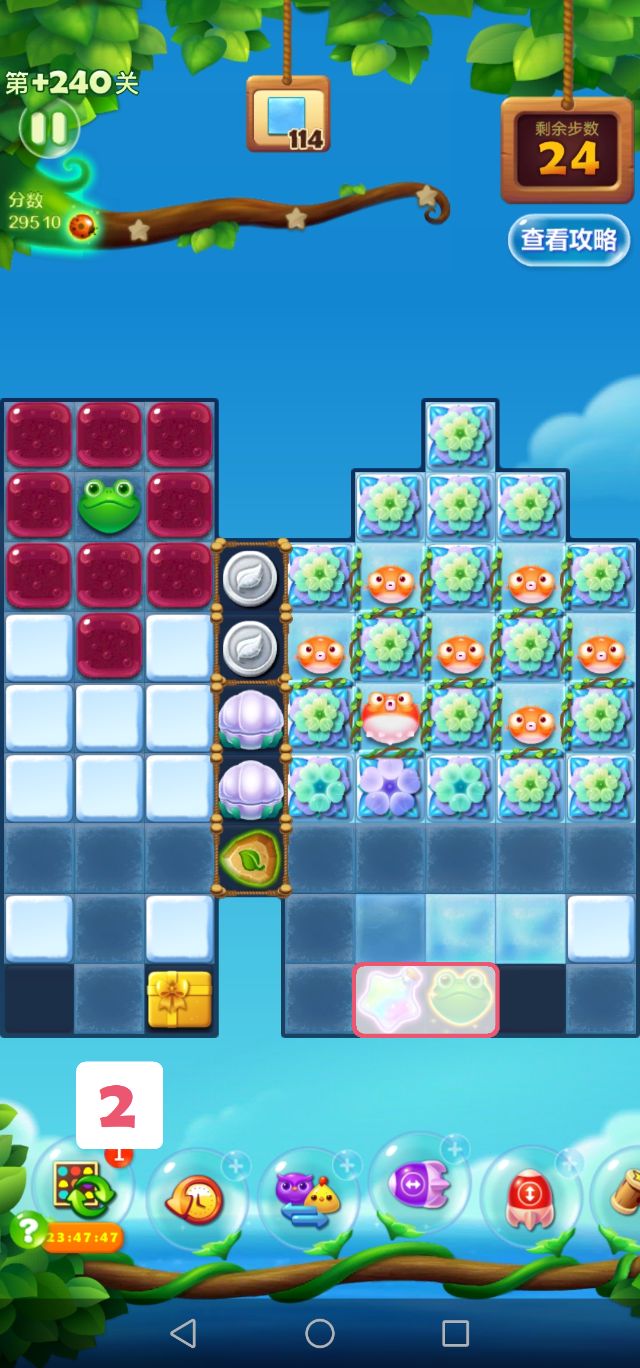Select the yellow gift box tile
Viewport: 640px width, 1368px height.
[180, 998]
